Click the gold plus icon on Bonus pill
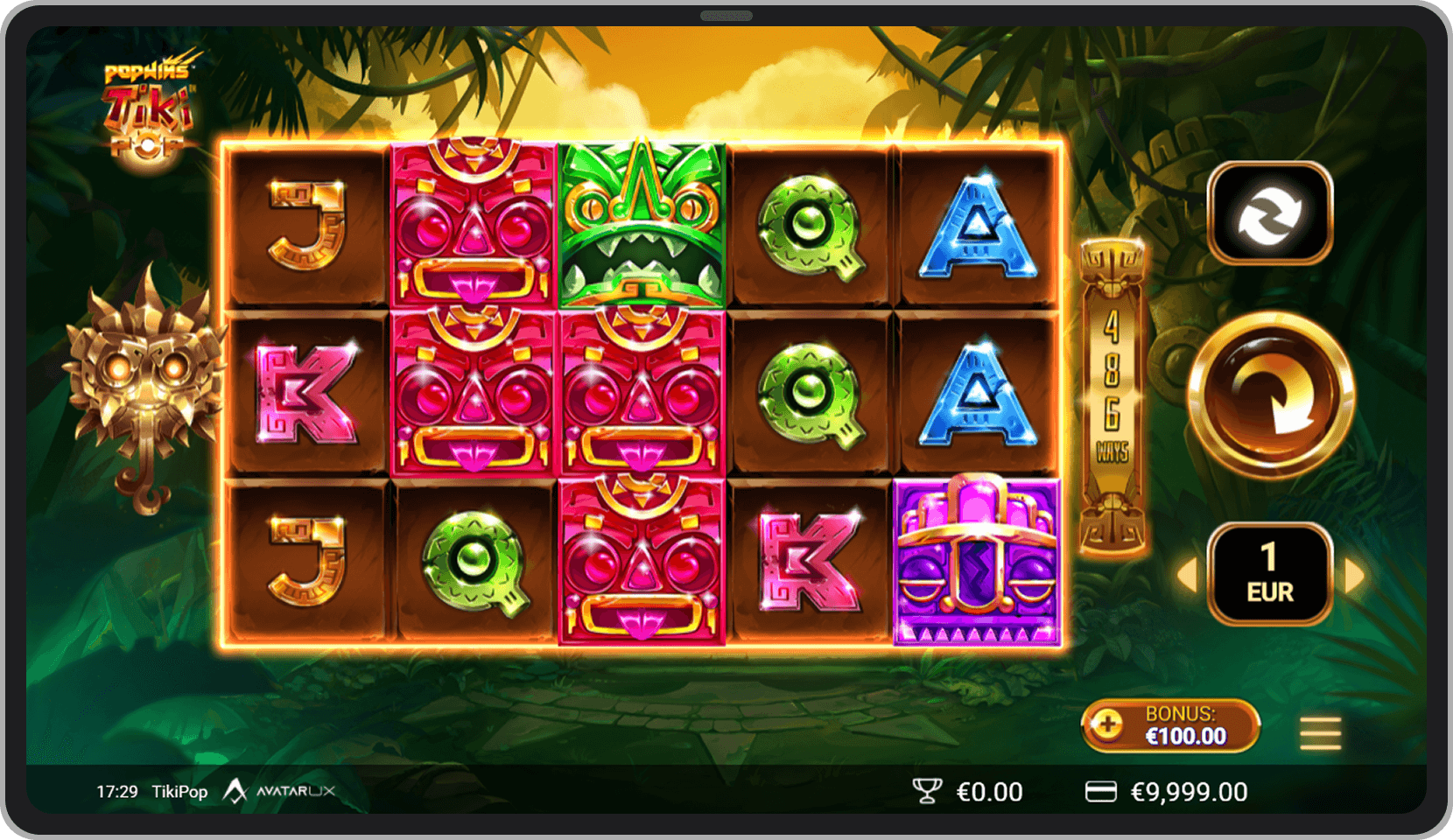The height and width of the screenshot is (840, 1453). coord(1110,725)
